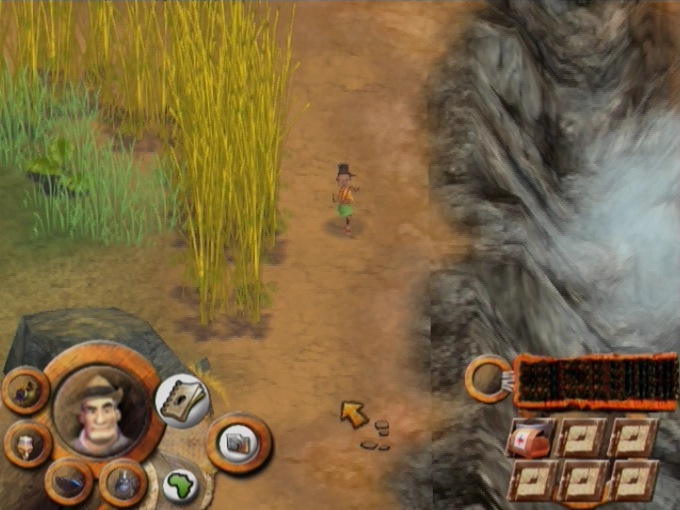Screen dimensions: 680x510
Task: Click the top-left round HUD button
Action: (25, 391)
